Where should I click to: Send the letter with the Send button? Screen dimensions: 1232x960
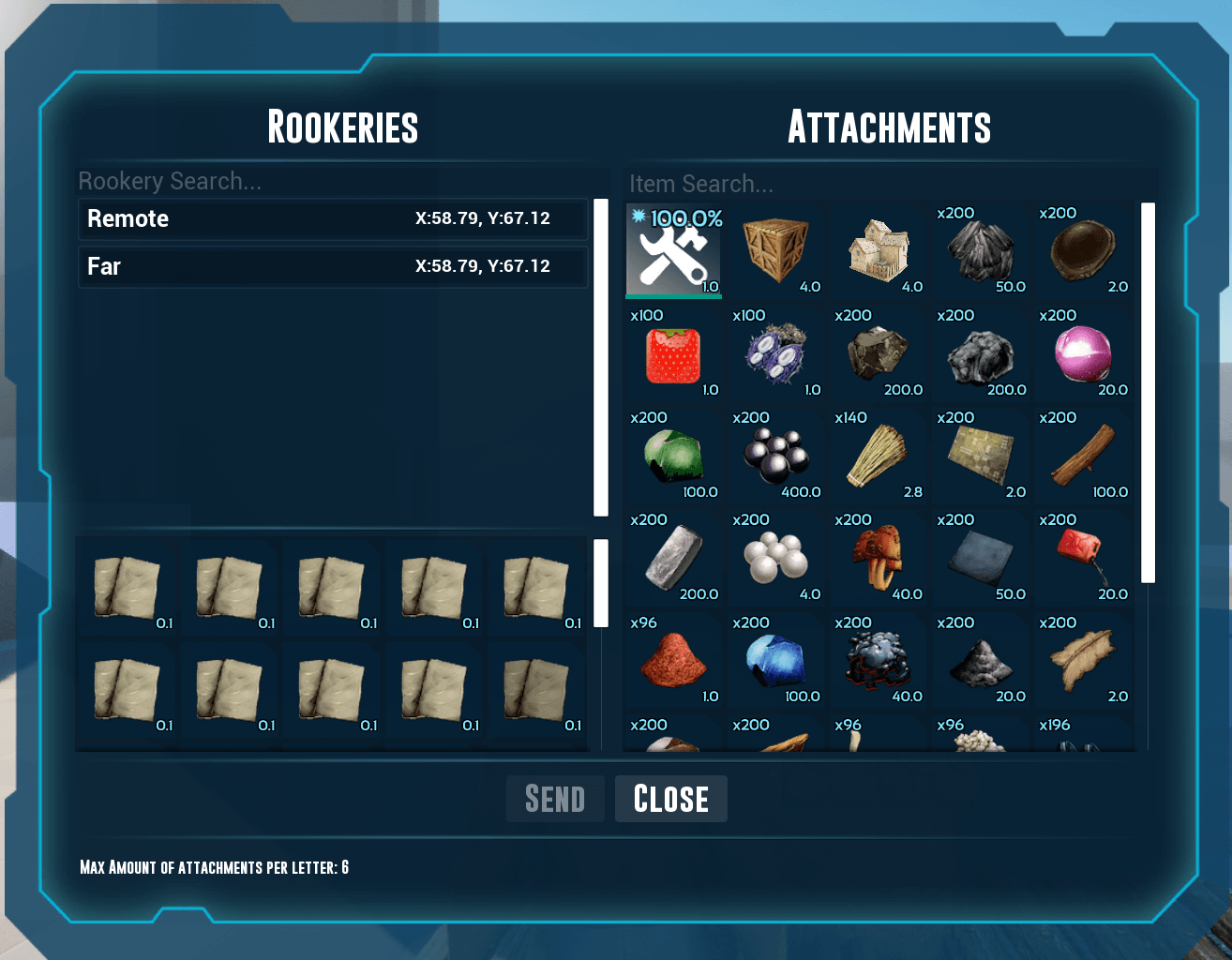tap(555, 799)
